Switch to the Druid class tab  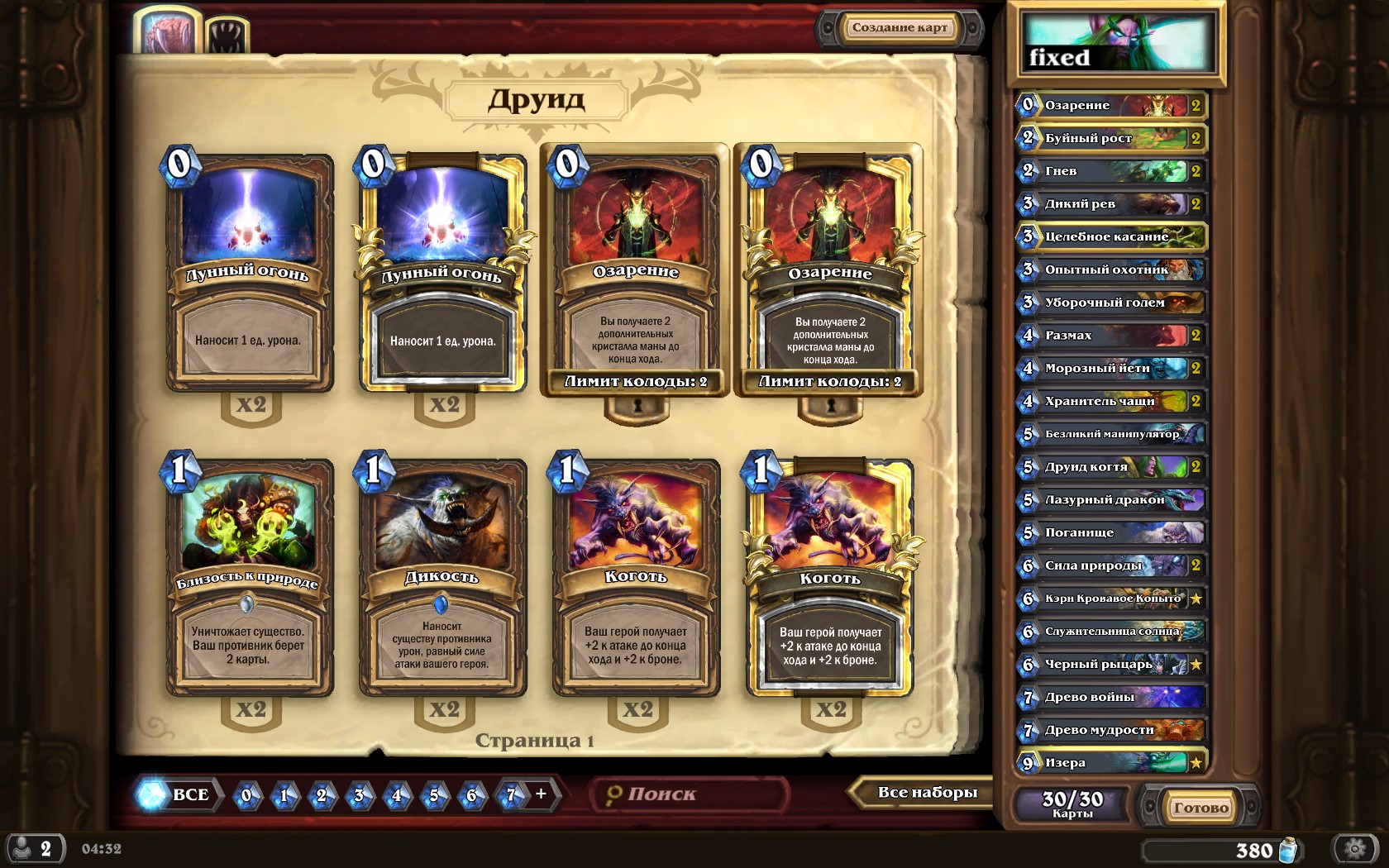click(168, 31)
